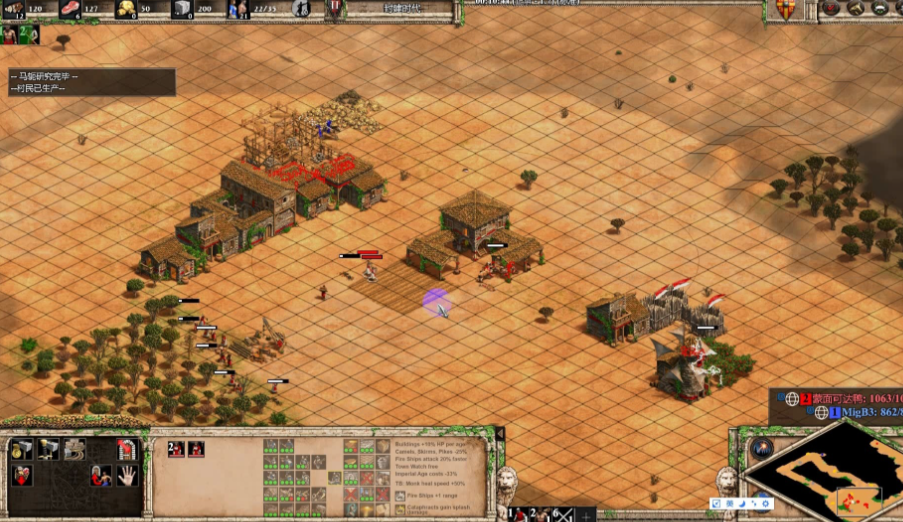Click the civilization shield icon
903x522 pixels.
point(785,9)
